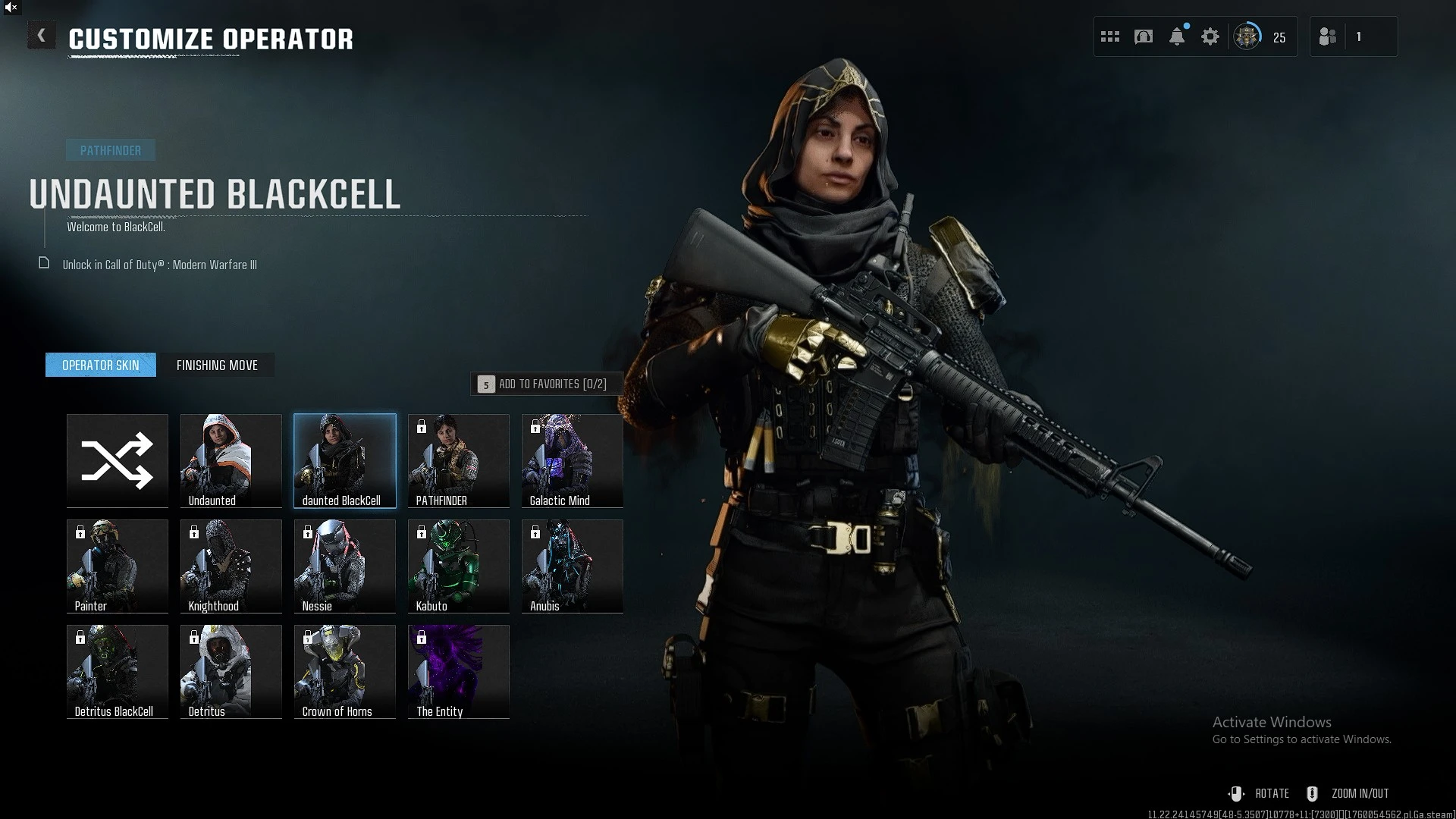This screenshot has height=819, width=1456.
Task: Pick the Anubis skin tile
Action: point(573,566)
